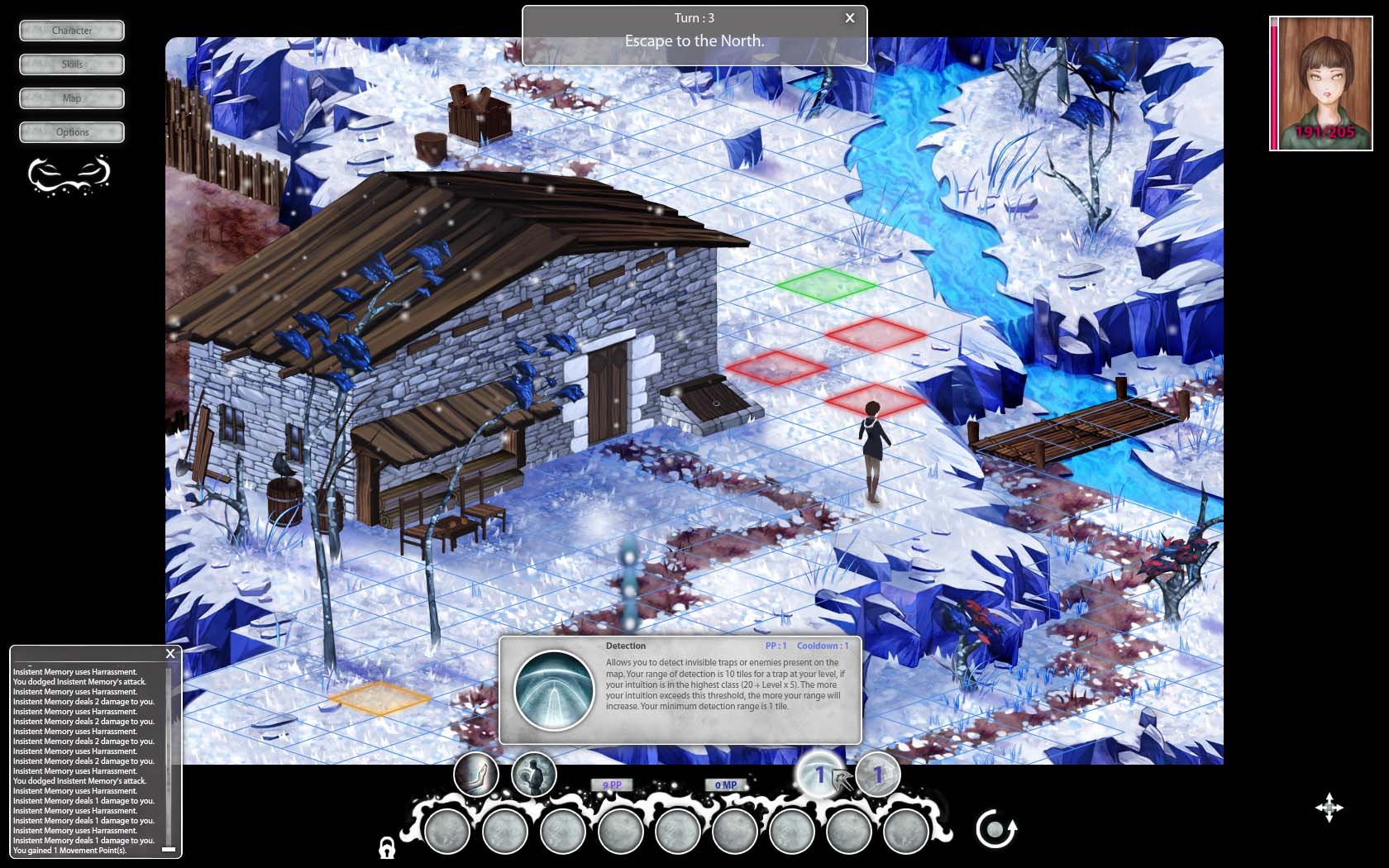
Task: Close the Turn 3 objective banner
Action: point(849,17)
